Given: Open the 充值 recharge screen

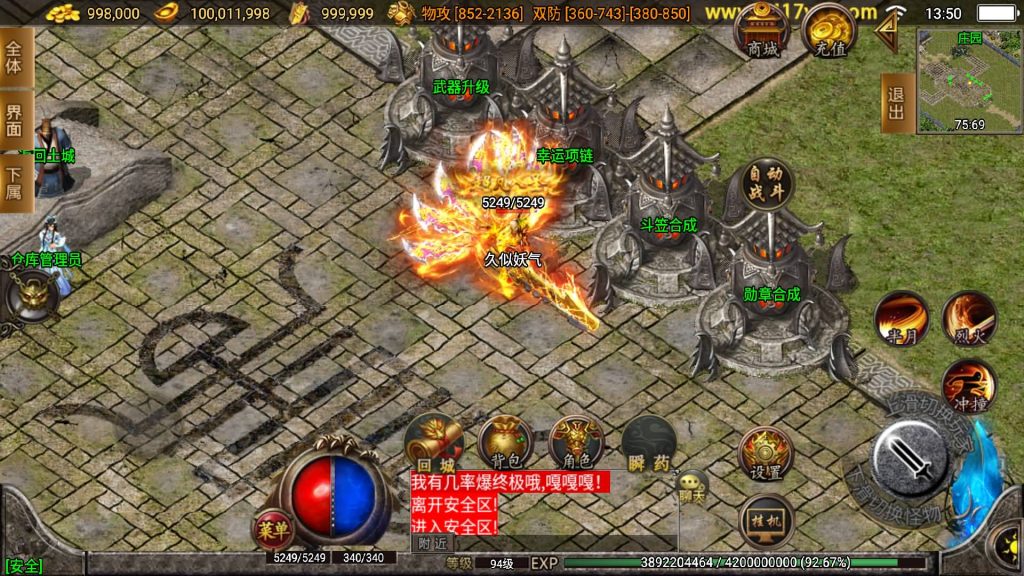Looking at the screenshot, I should (827, 30).
